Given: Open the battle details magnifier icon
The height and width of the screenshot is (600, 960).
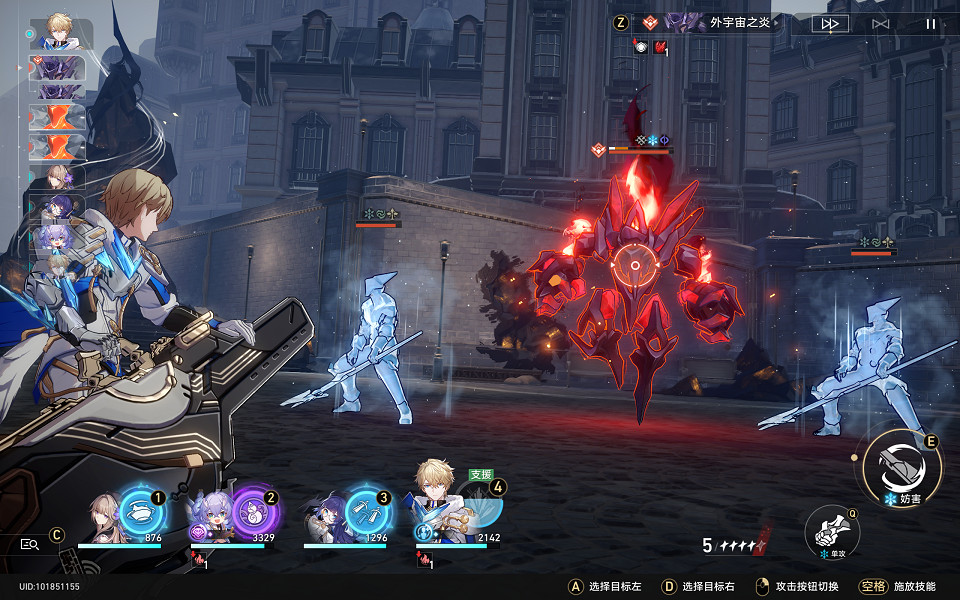Looking at the screenshot, I should coord(29,544).
